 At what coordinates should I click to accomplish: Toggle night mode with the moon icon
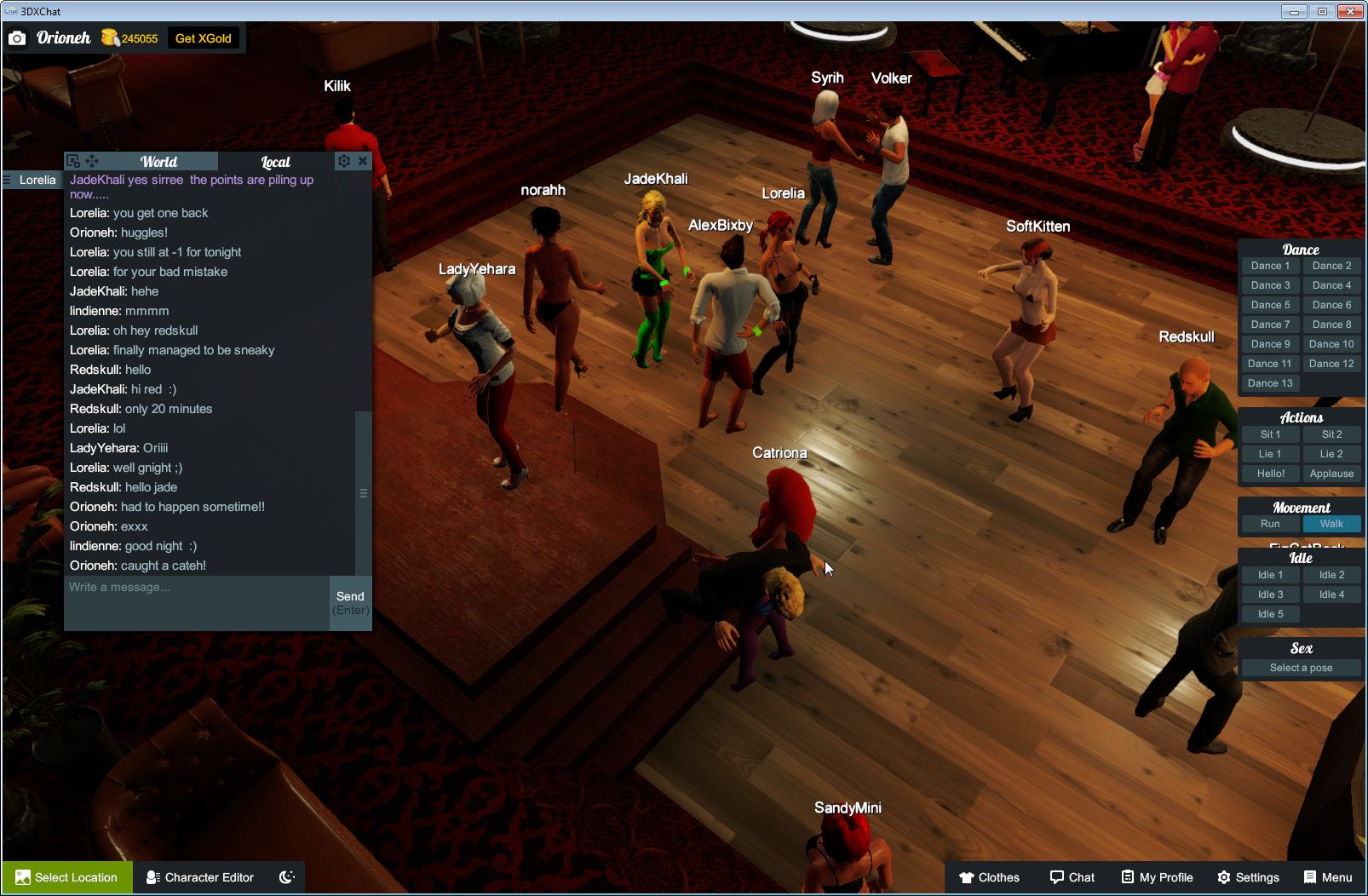pos(286,877)
